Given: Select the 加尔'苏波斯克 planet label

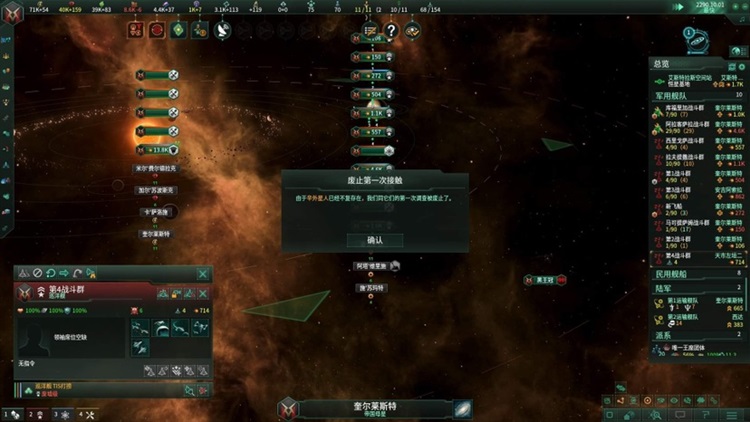Looking at the screenshot, I should click(x=157, y=190).
